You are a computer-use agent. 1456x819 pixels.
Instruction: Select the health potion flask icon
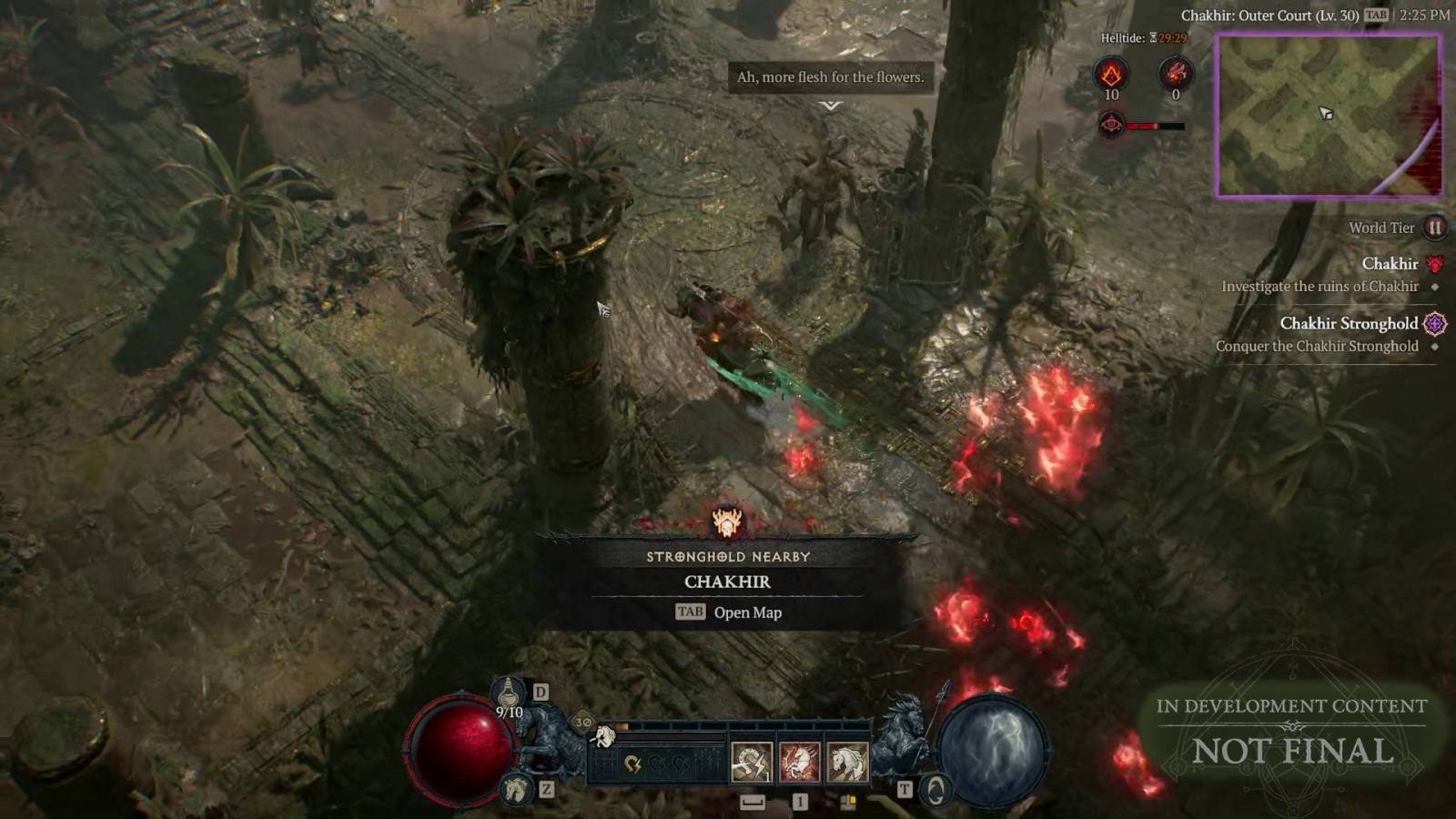510,693
